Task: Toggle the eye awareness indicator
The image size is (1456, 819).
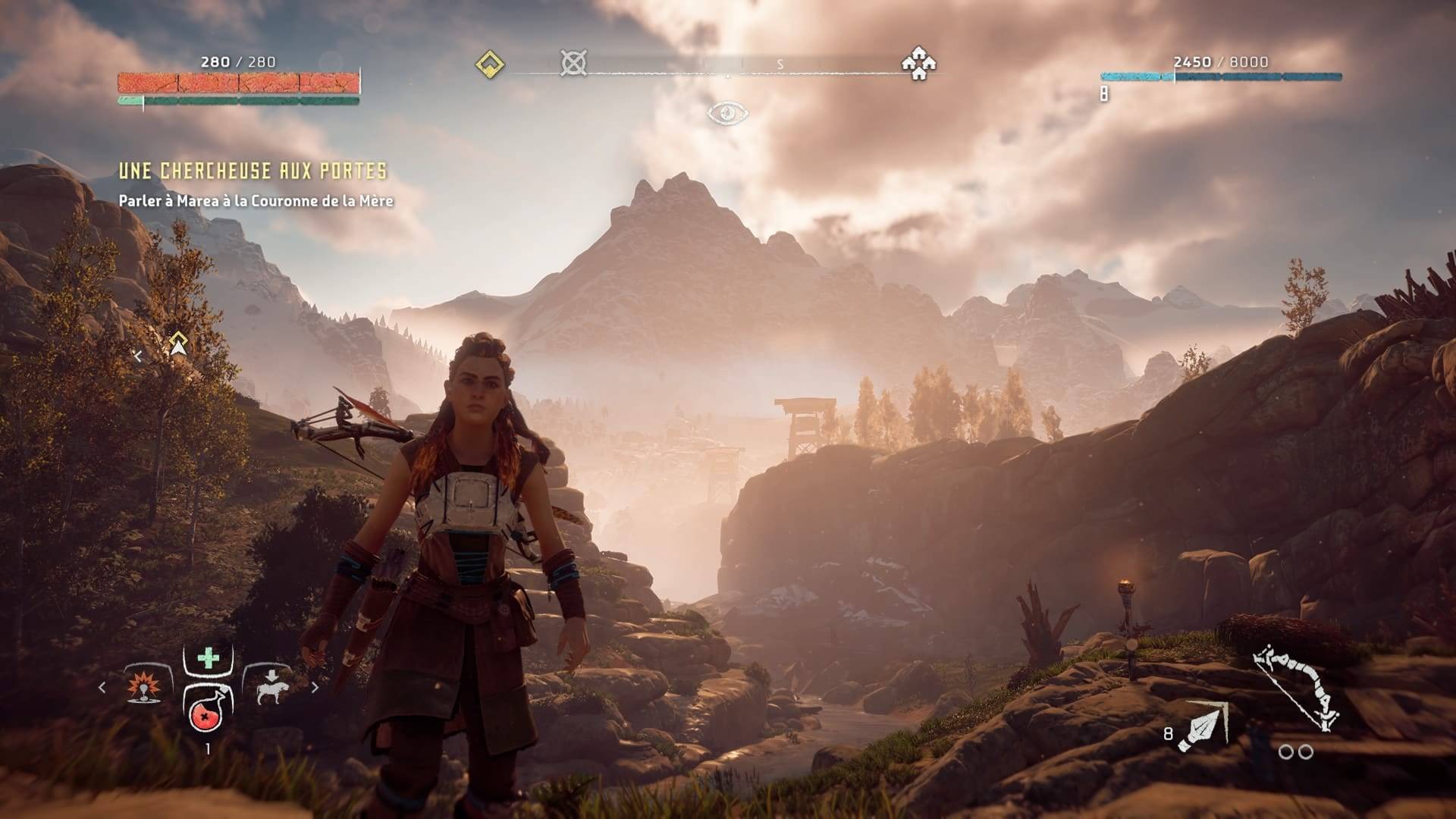Action: (727, 111)
